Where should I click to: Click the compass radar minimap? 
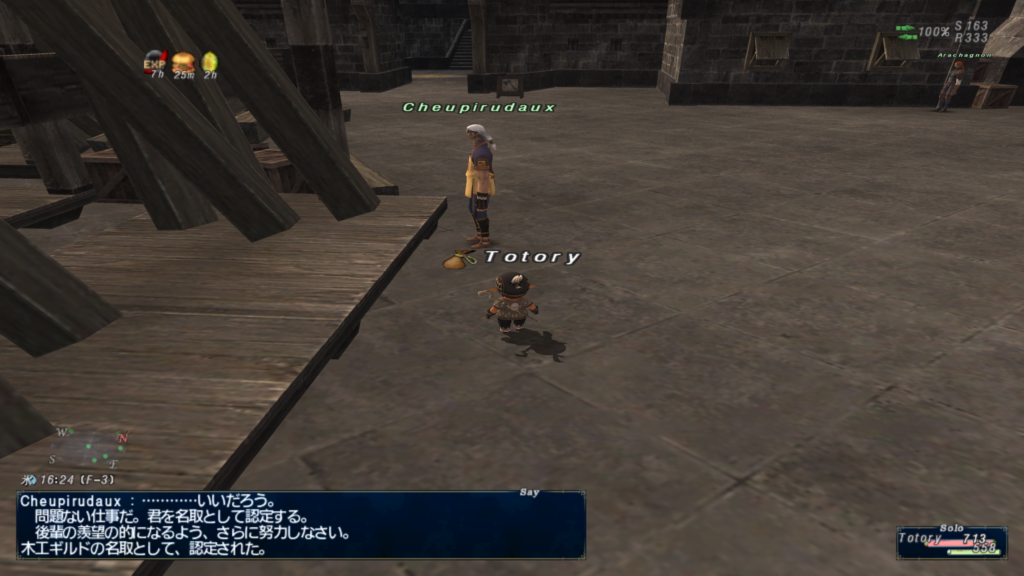89,449
